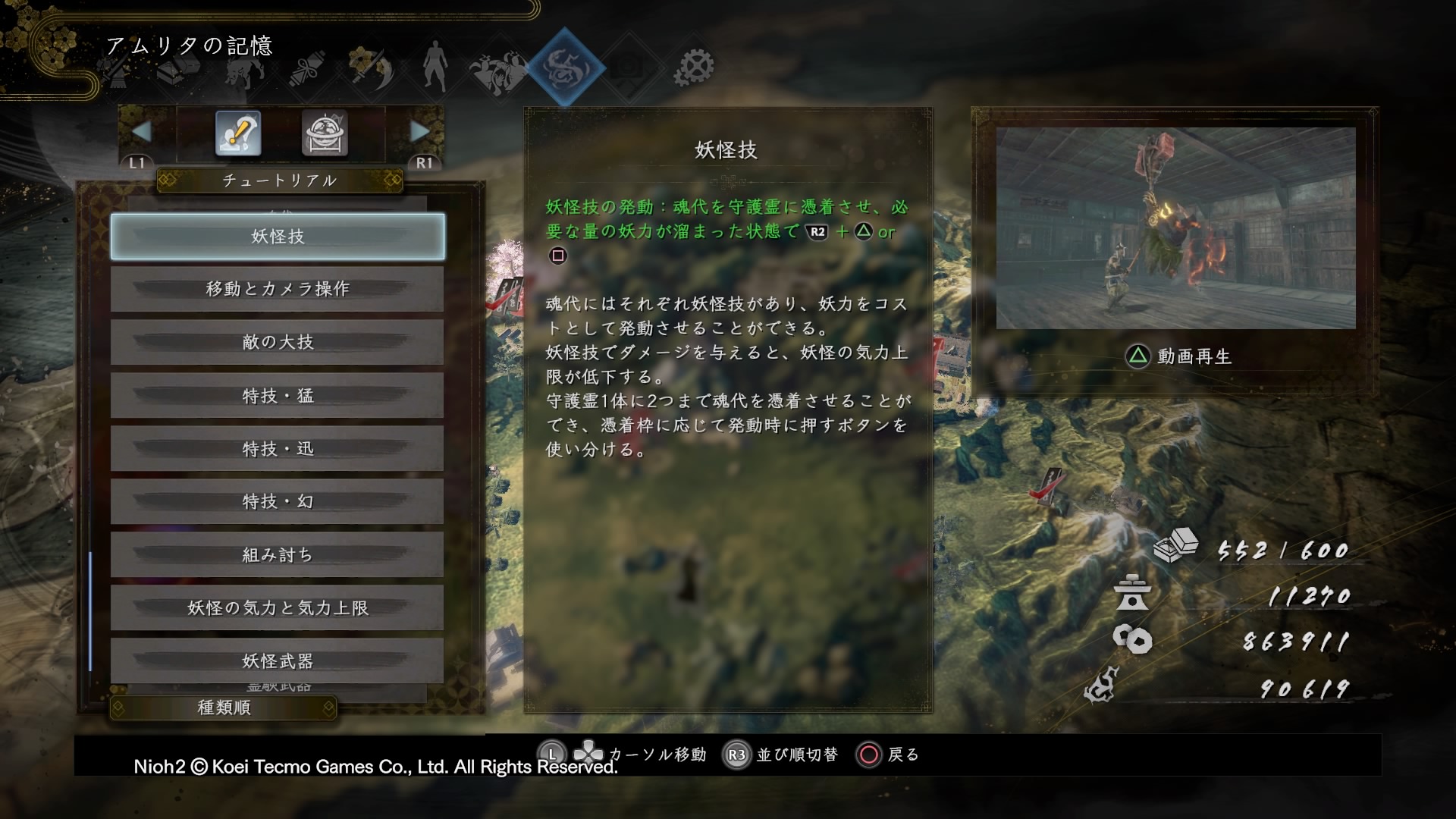The width and height of the screenshot is (1456, 819).
Task: Open the 移動とカメラ操作 tutorial
Action: [x=278, y=289]
